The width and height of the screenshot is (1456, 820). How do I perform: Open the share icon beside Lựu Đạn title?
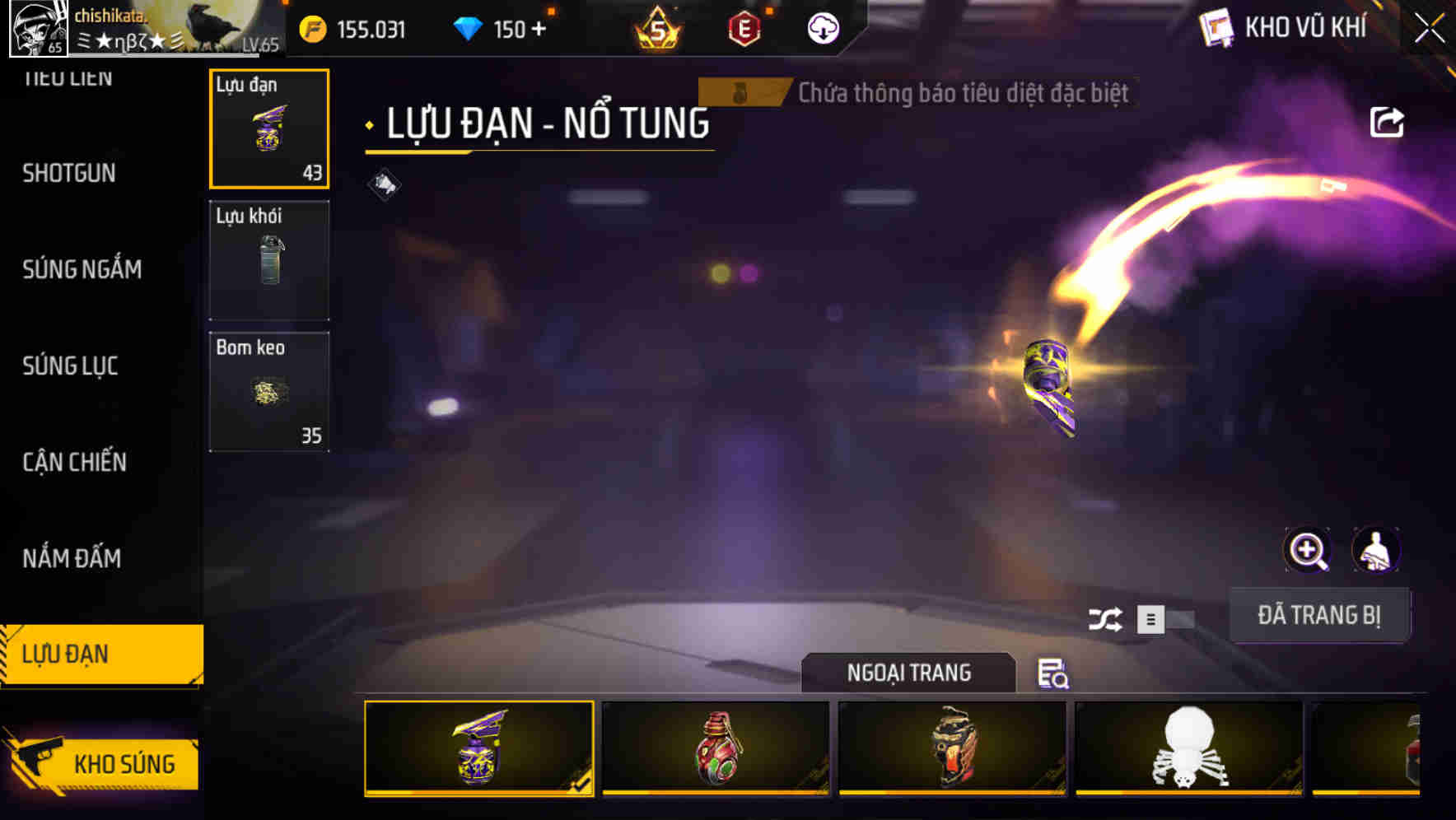pos(1388,121)
